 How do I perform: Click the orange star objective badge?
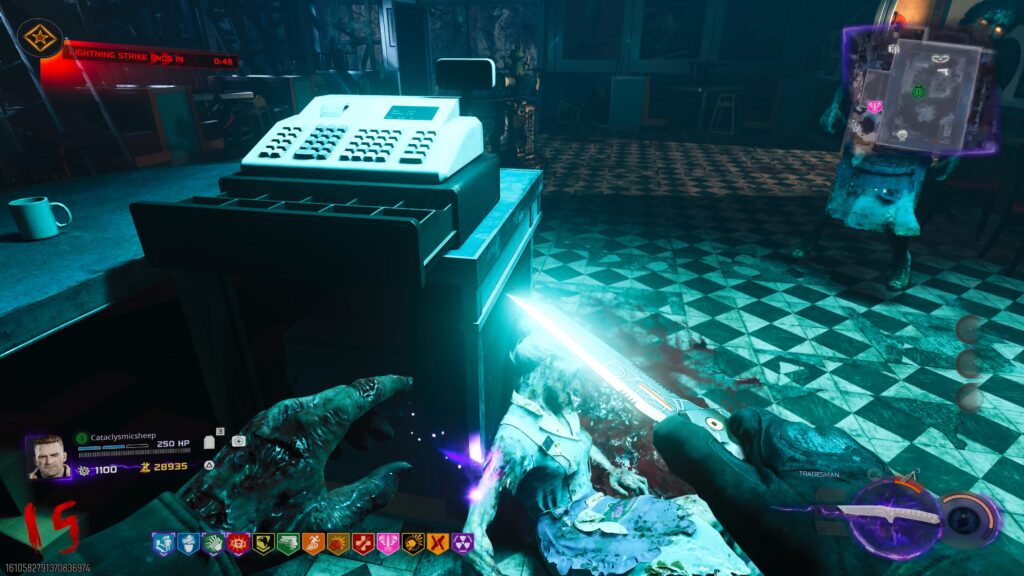coord(39,38)
